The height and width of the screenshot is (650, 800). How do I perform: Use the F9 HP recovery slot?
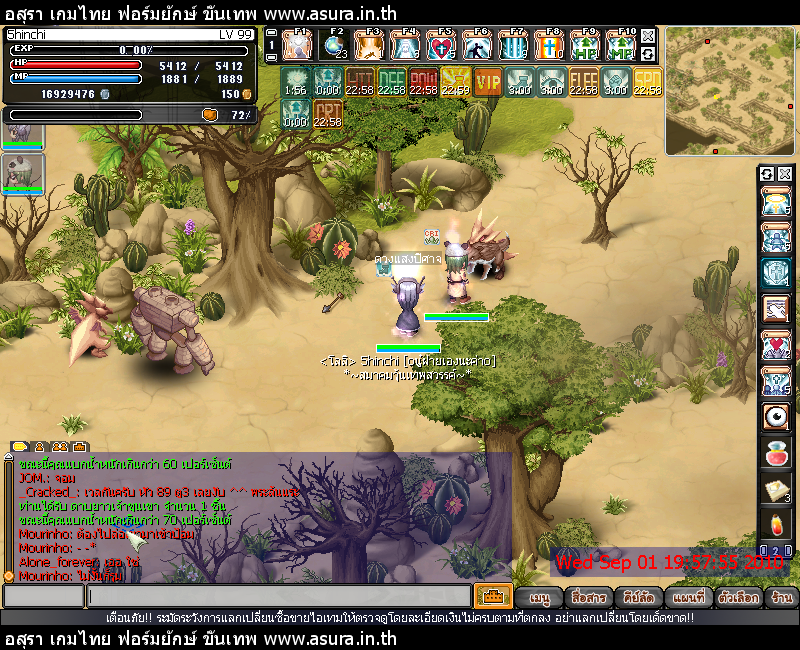click(584, 46)
